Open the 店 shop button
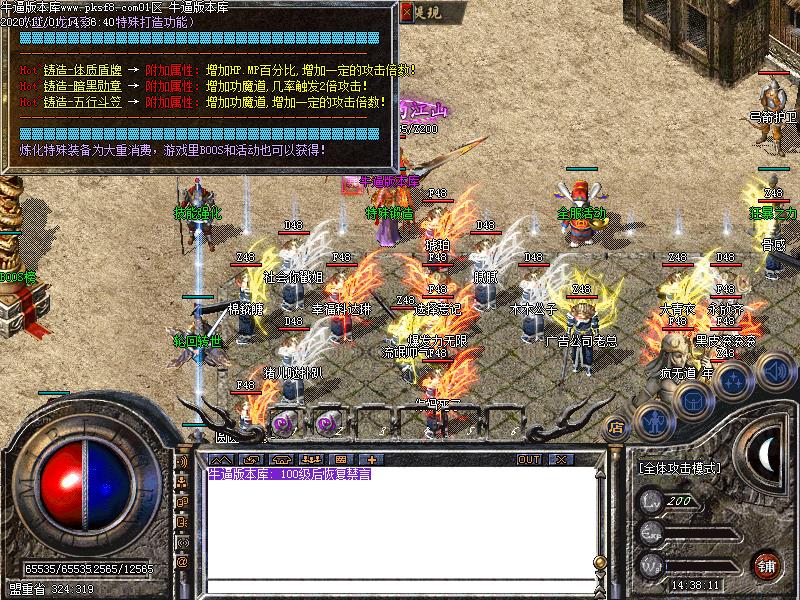This screenshot has height=600, width=800. [617, 426]
